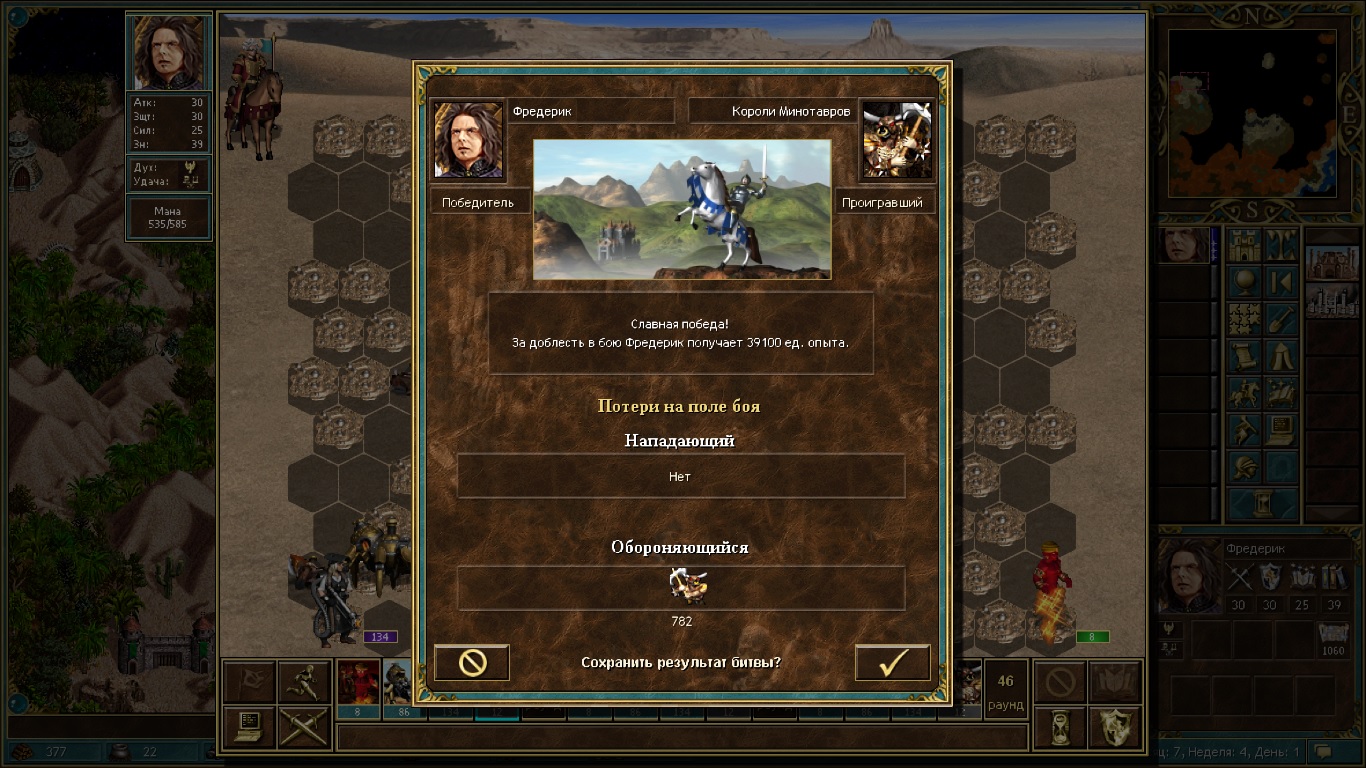The height and width of the screenshot is (768, 1366).
Task: Click the retreat running-figure button
Action: pos(303,681)
